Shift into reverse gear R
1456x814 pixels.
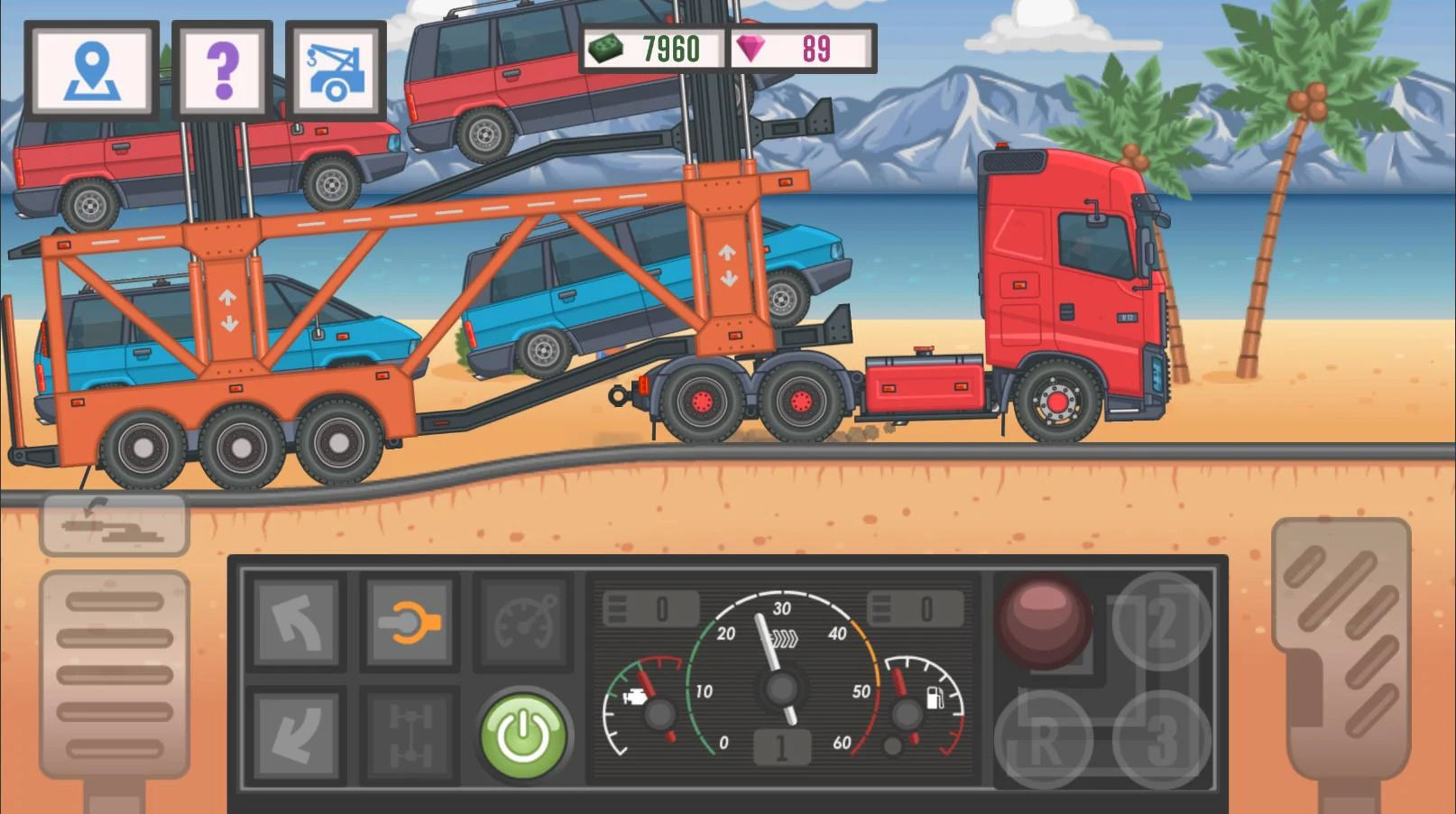coord(1044,740)
